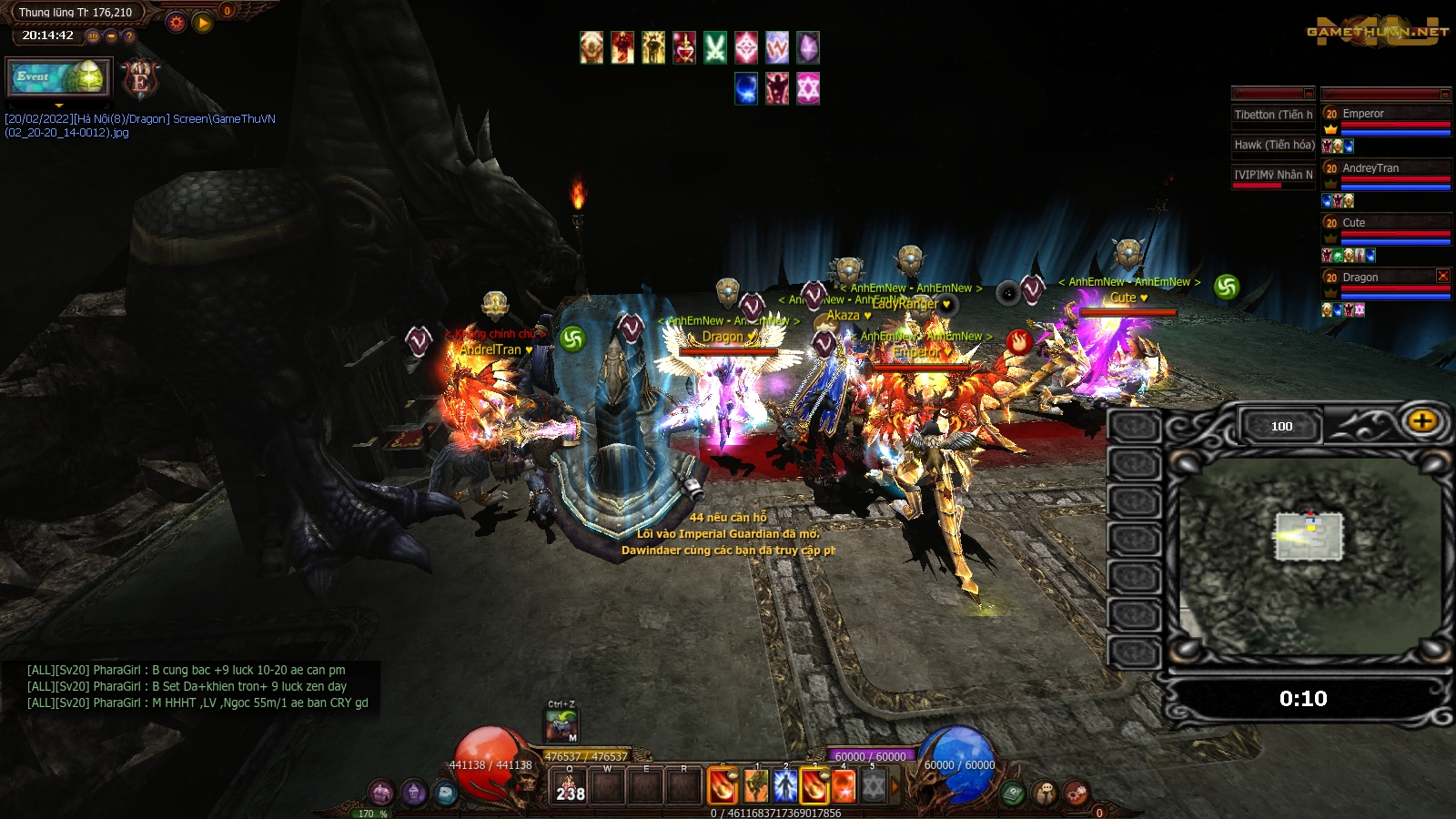1456x819 pixels.
Task: Select party member Emperor
Action: click(1386, 115)
